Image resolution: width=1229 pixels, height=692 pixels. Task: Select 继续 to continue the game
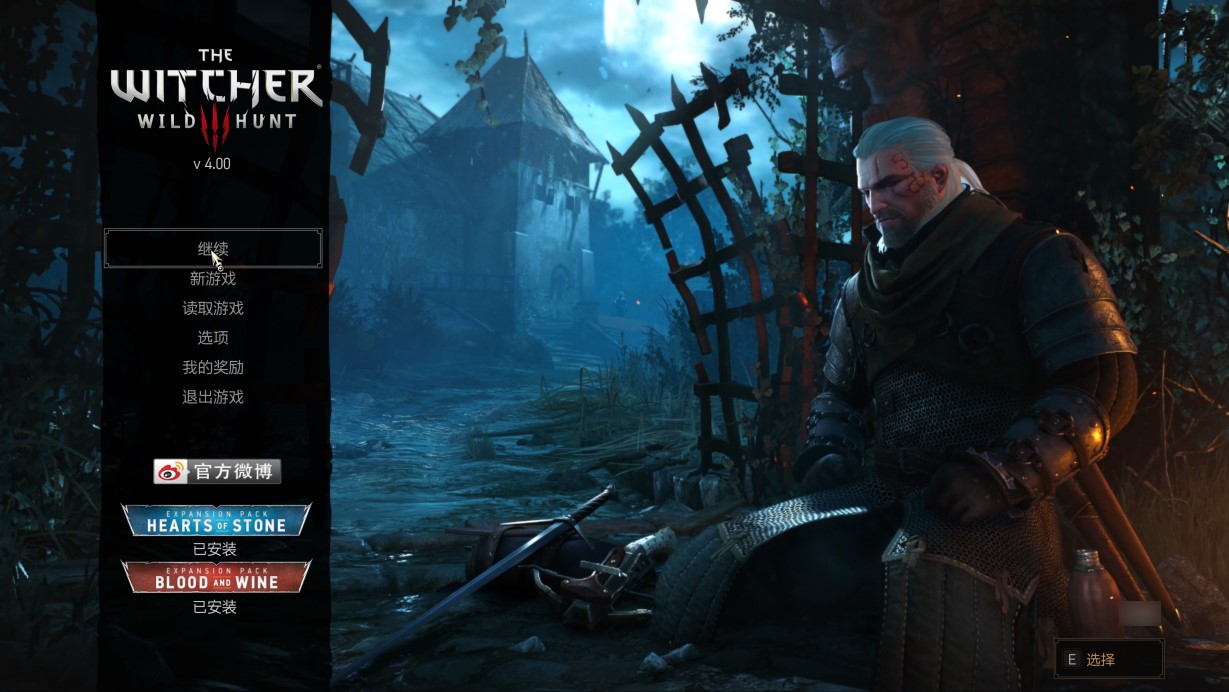(x=213, y=248)
